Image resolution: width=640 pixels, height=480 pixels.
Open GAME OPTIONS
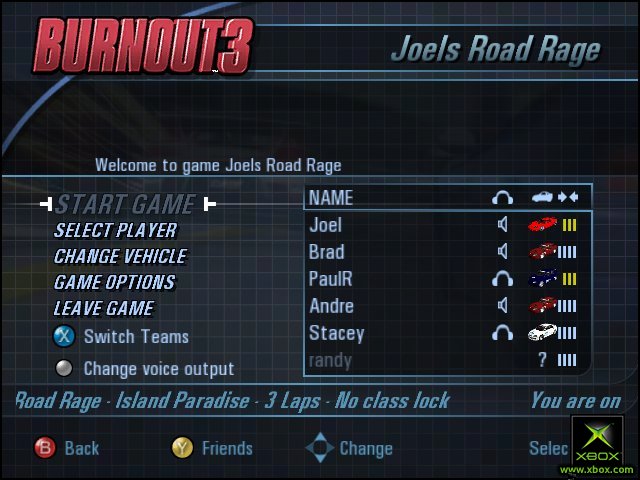tap(114, 283)
